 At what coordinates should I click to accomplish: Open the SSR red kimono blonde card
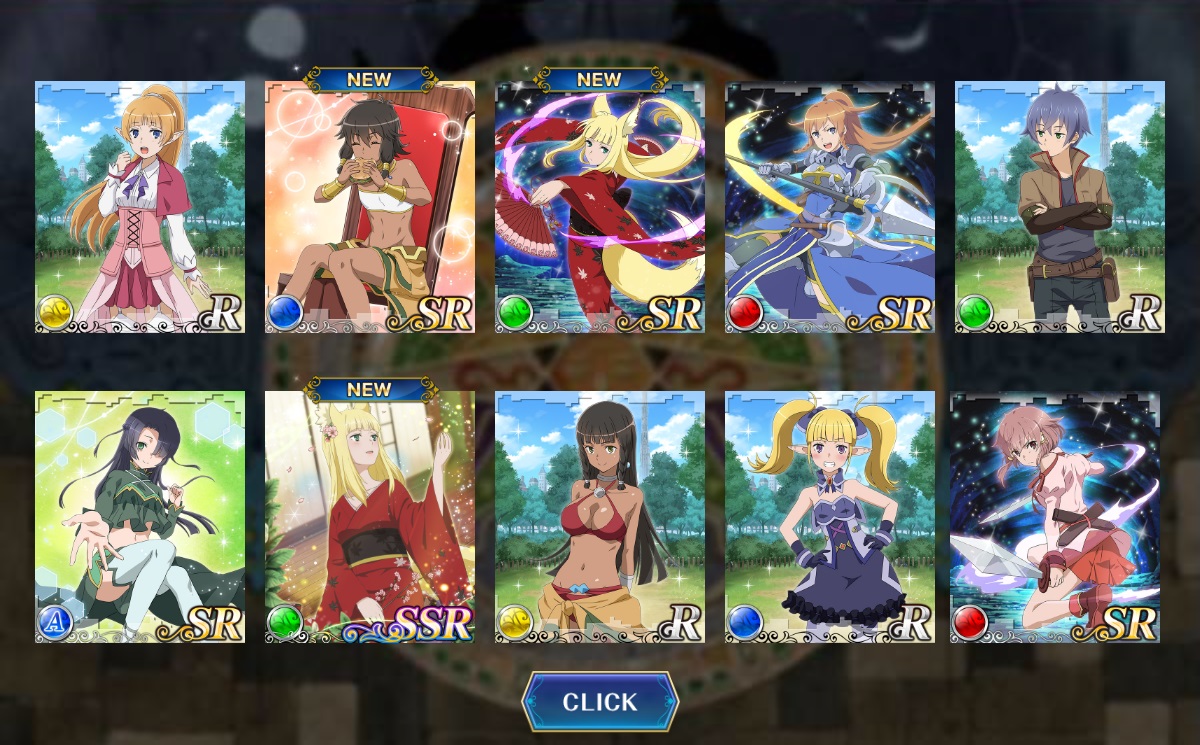coord(370,517)
